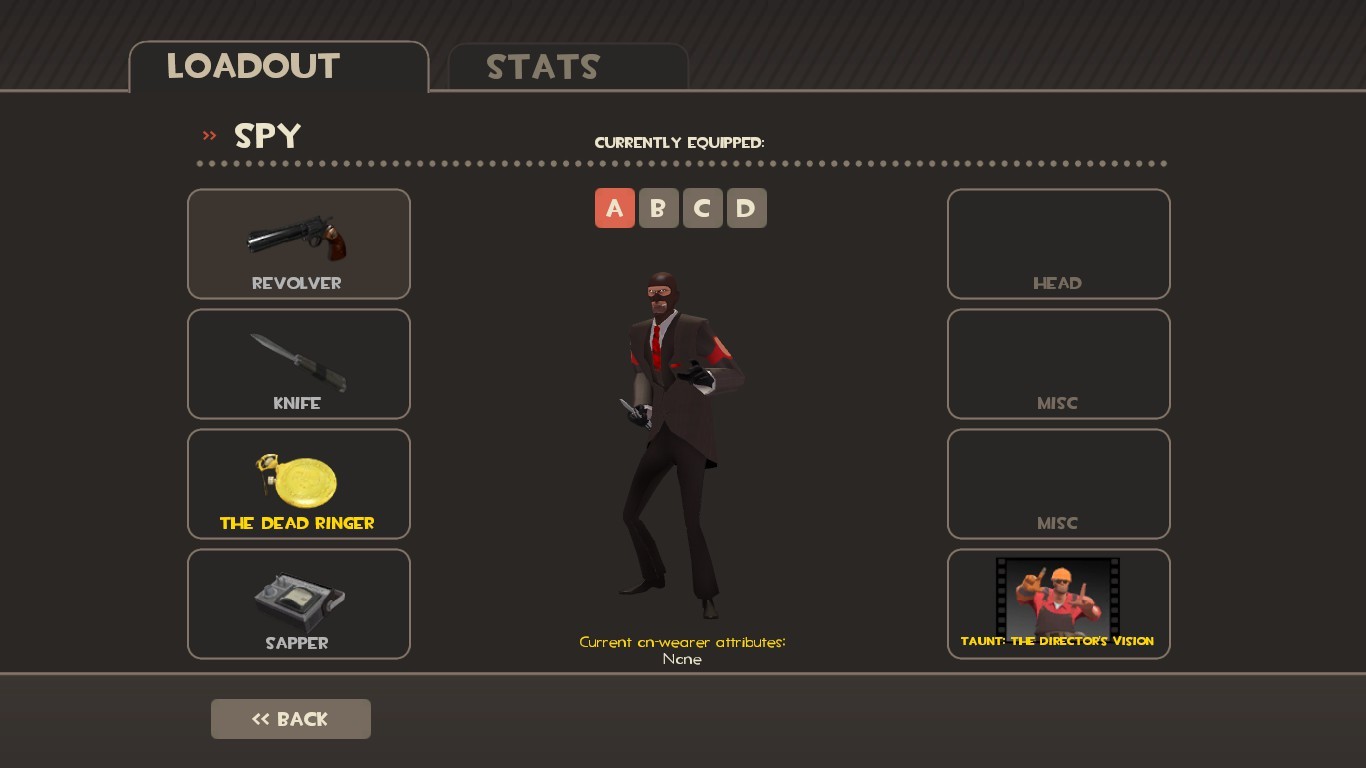Expand the Spy class header arrows
The image size is (1366, 768).
coord(209,136)
